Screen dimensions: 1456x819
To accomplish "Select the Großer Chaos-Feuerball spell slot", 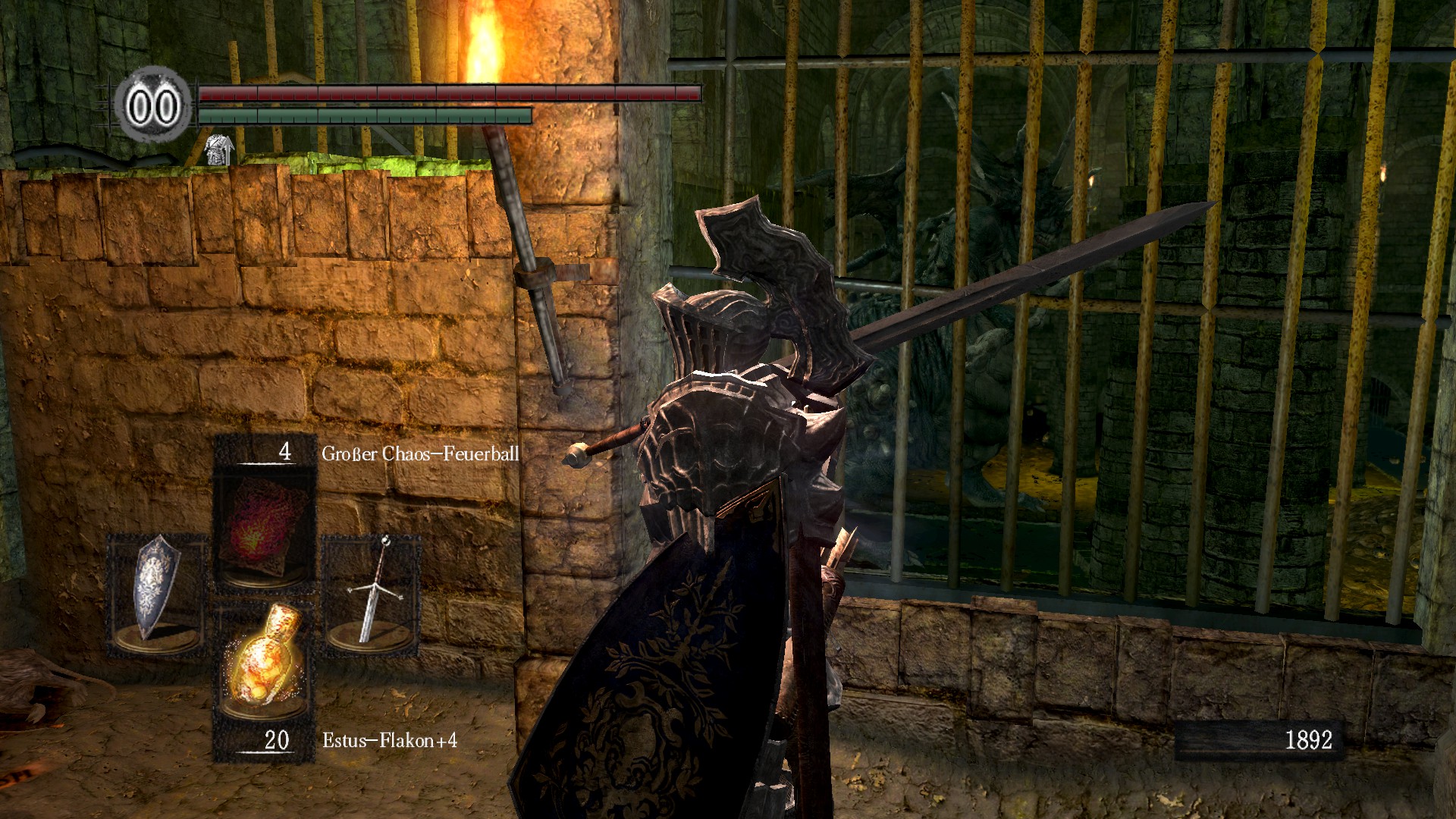I will coord(265,531).
